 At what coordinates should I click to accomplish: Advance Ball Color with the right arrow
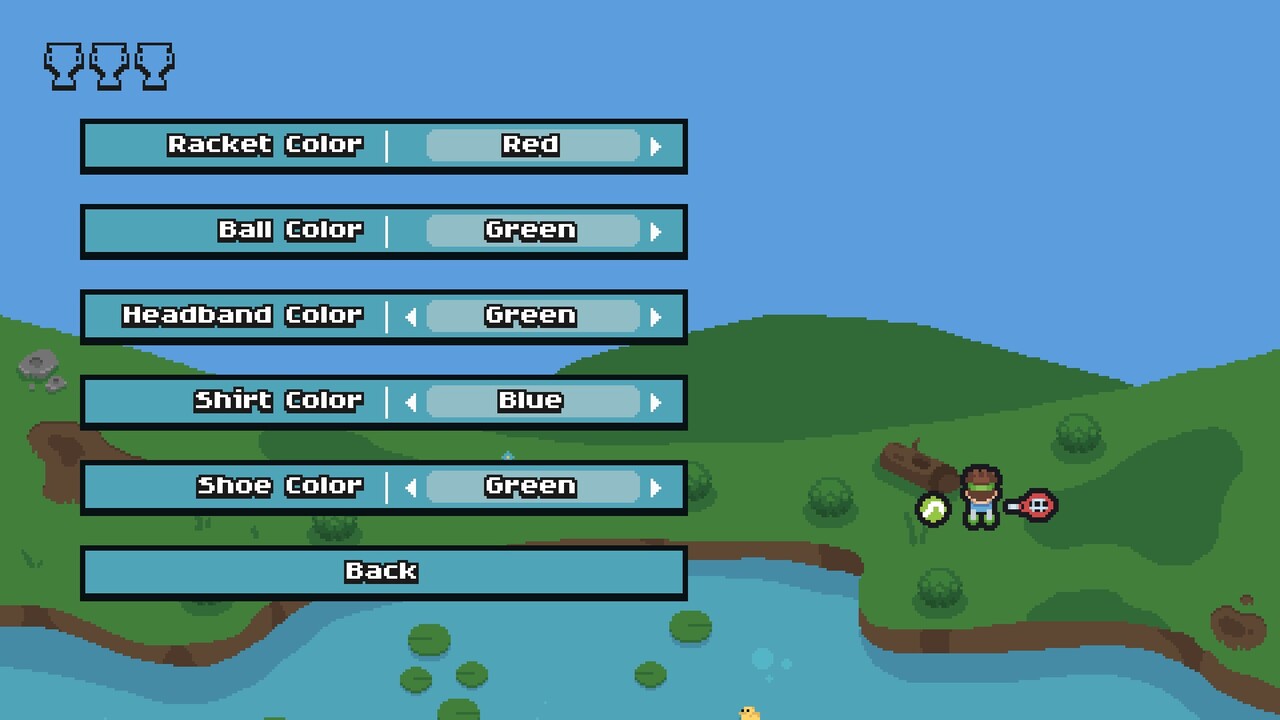click(x=657, y=230)
